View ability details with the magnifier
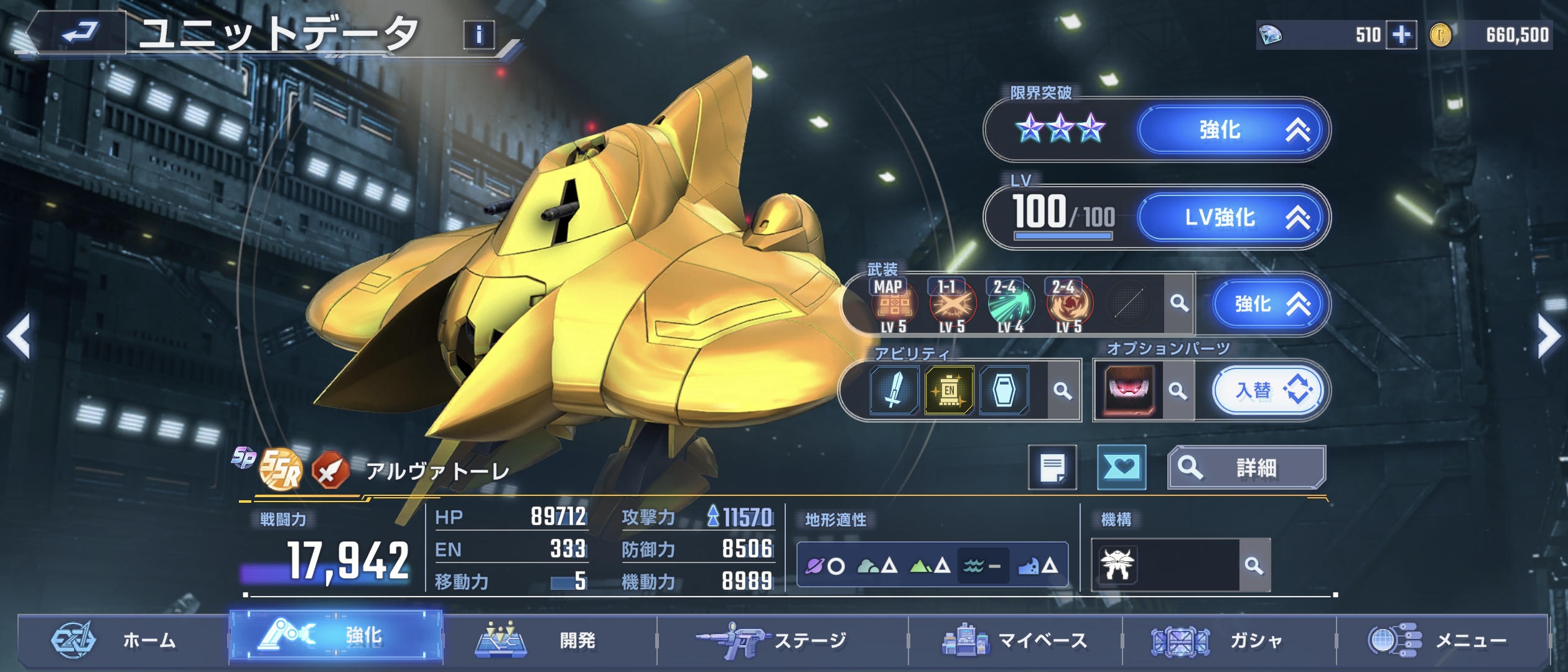This screenshot has width=1568, height=672. (x=1063, y=391)
